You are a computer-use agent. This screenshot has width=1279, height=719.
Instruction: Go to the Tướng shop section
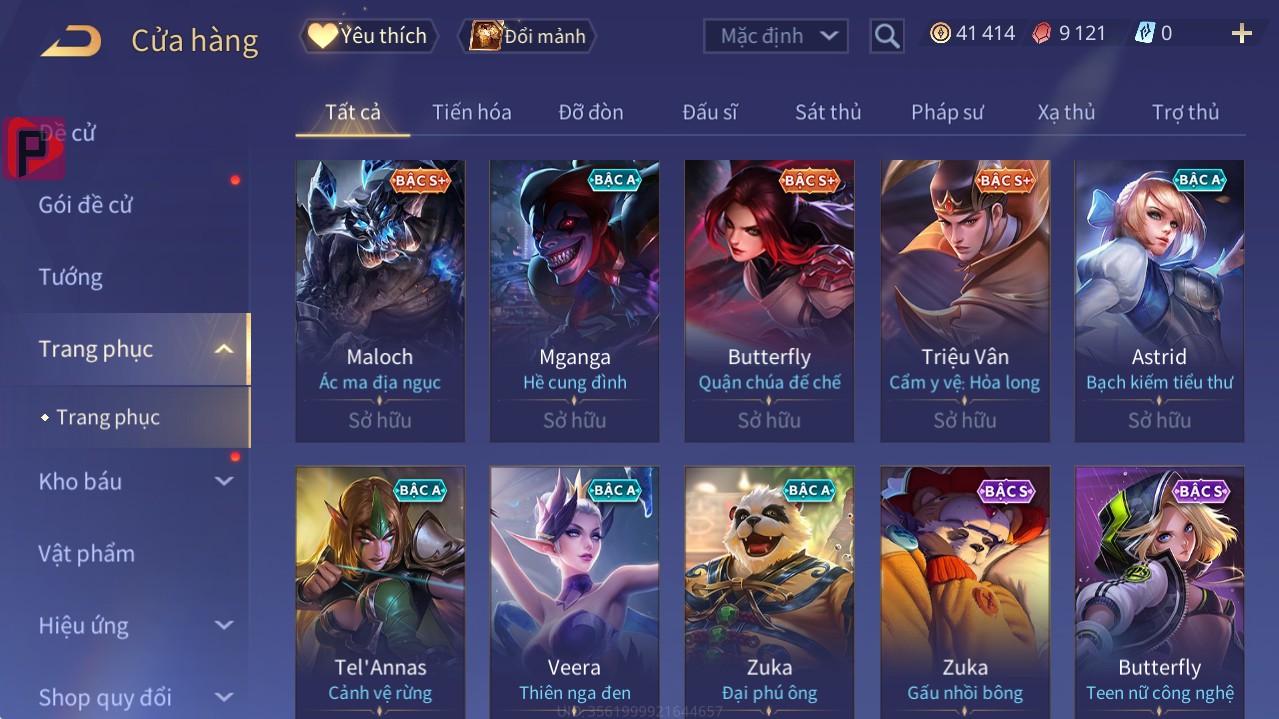[x=70, y=277]
